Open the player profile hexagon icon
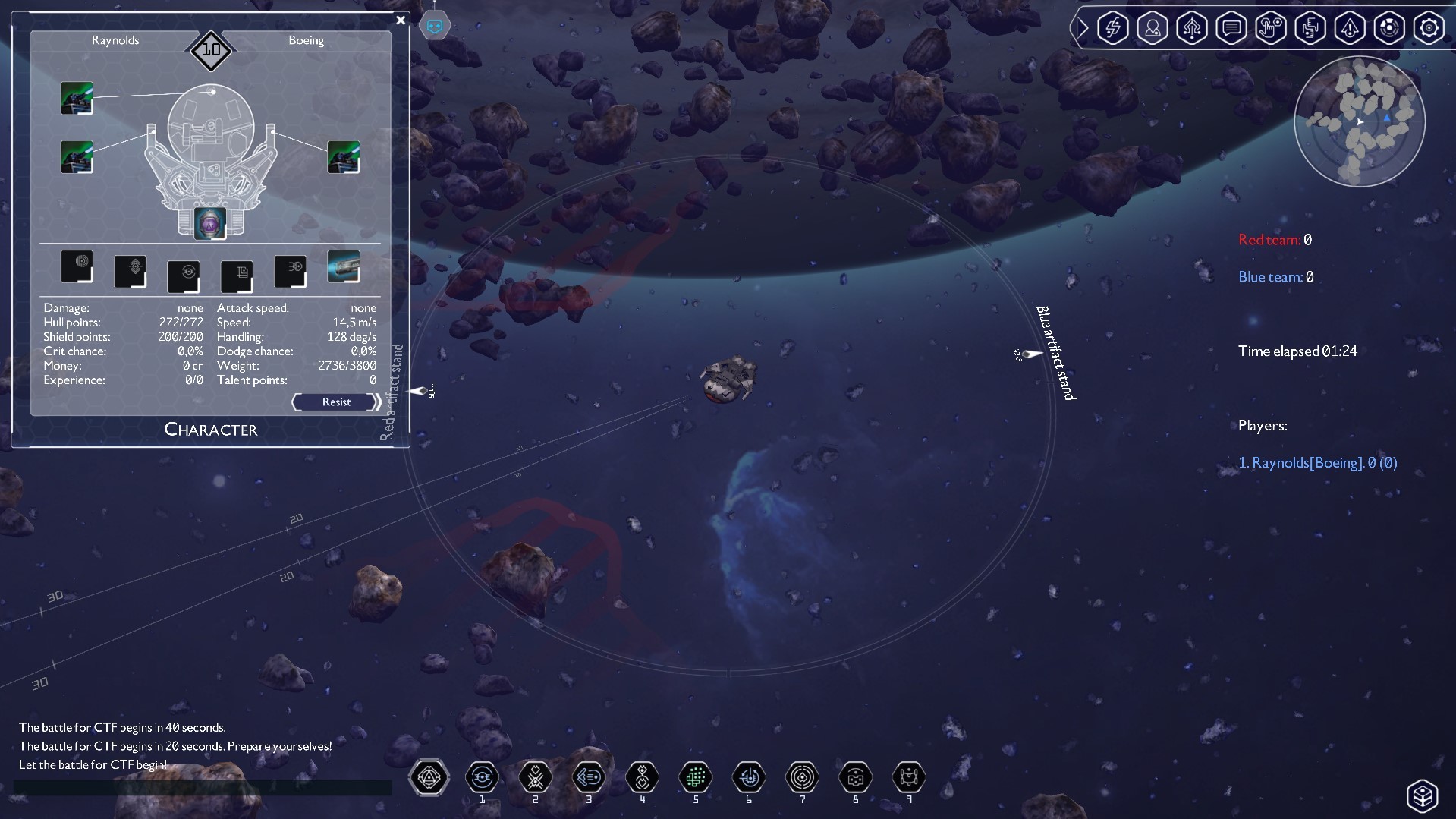 [1153, 28]
